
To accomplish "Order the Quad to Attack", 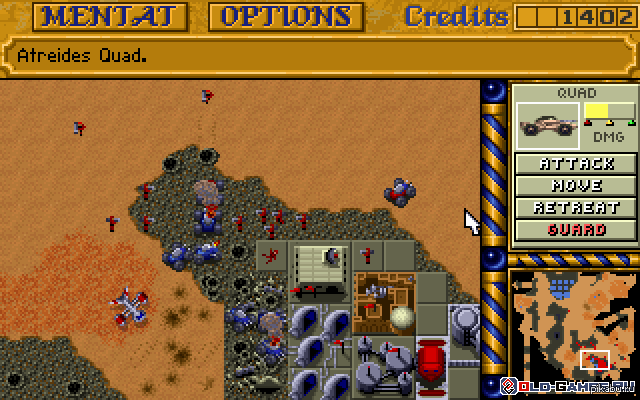I will [x=576, y=164].
